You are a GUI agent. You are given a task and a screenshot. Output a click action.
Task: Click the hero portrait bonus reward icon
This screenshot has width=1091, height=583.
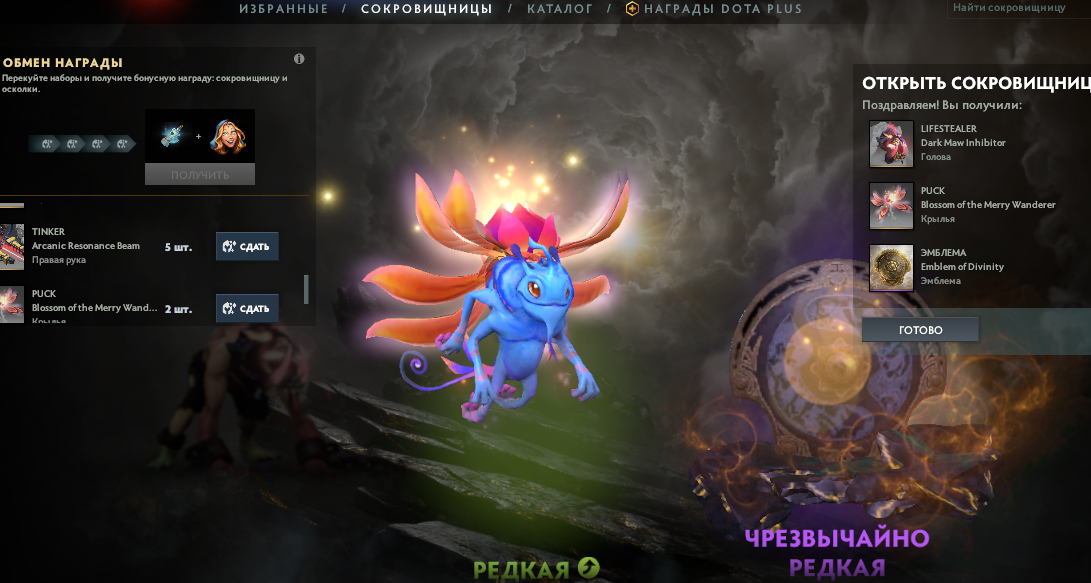[x=231, y=136]
